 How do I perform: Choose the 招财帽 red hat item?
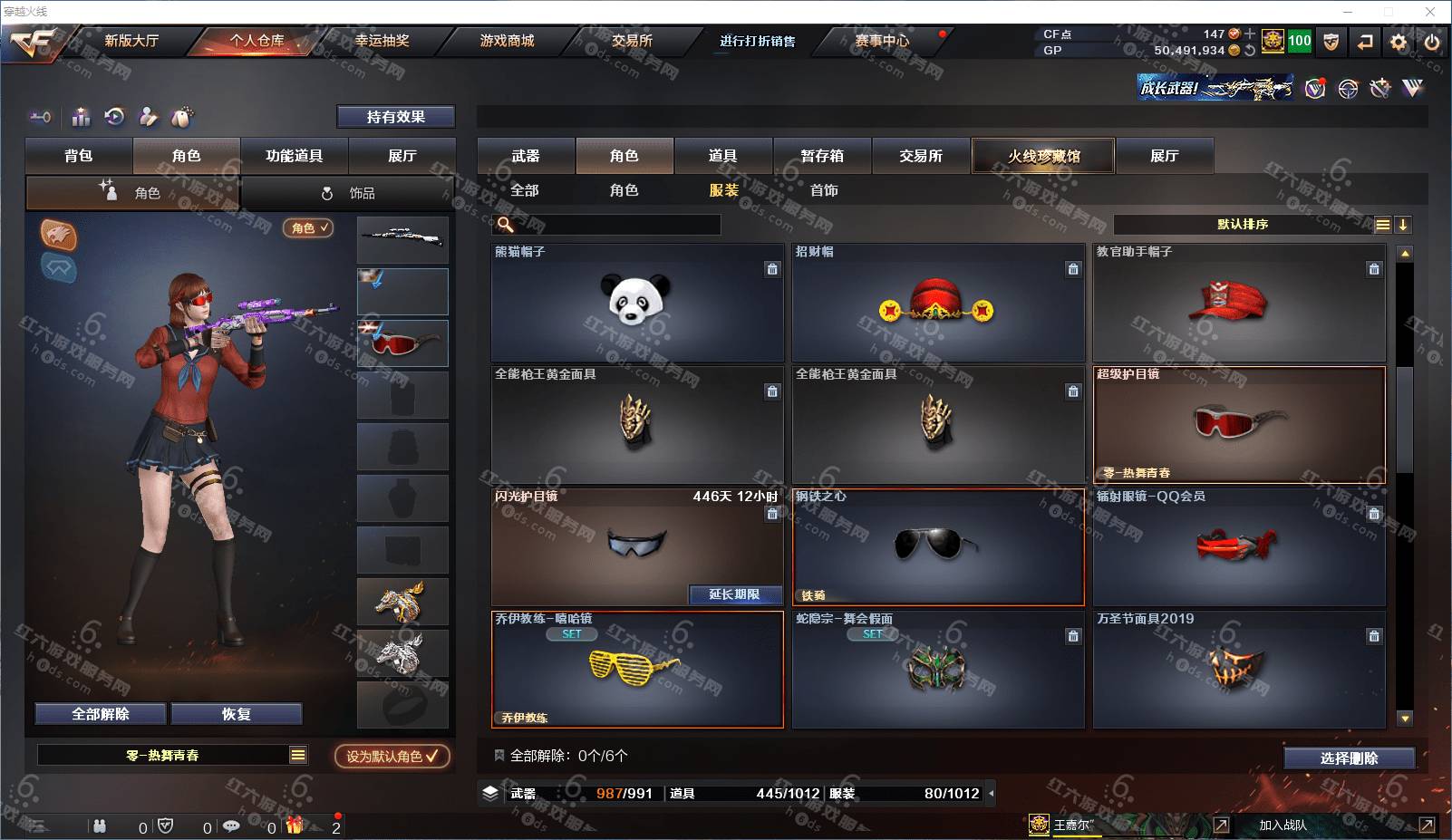(937, 303)
